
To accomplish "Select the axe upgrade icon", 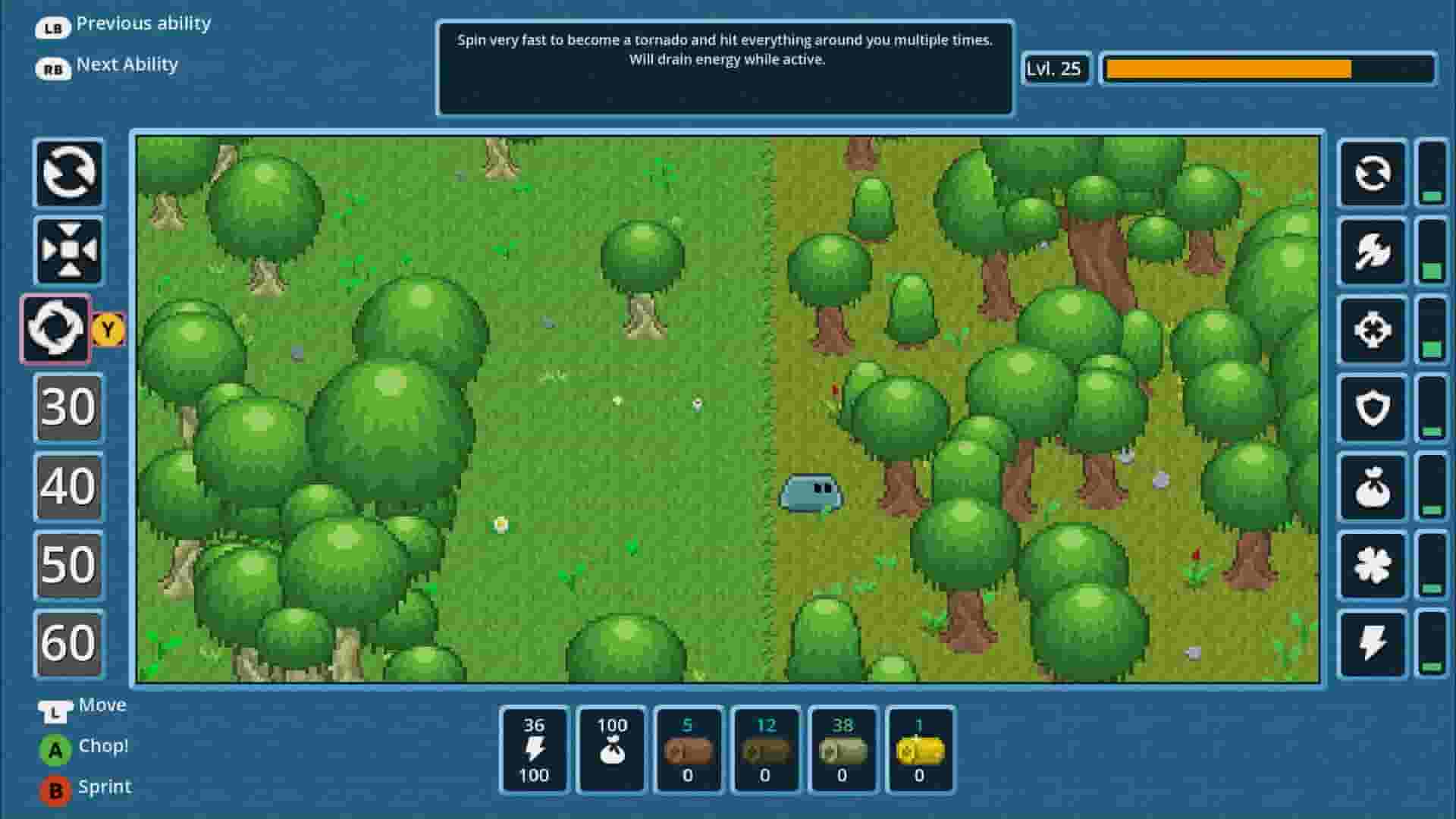I will point(1372,251).
